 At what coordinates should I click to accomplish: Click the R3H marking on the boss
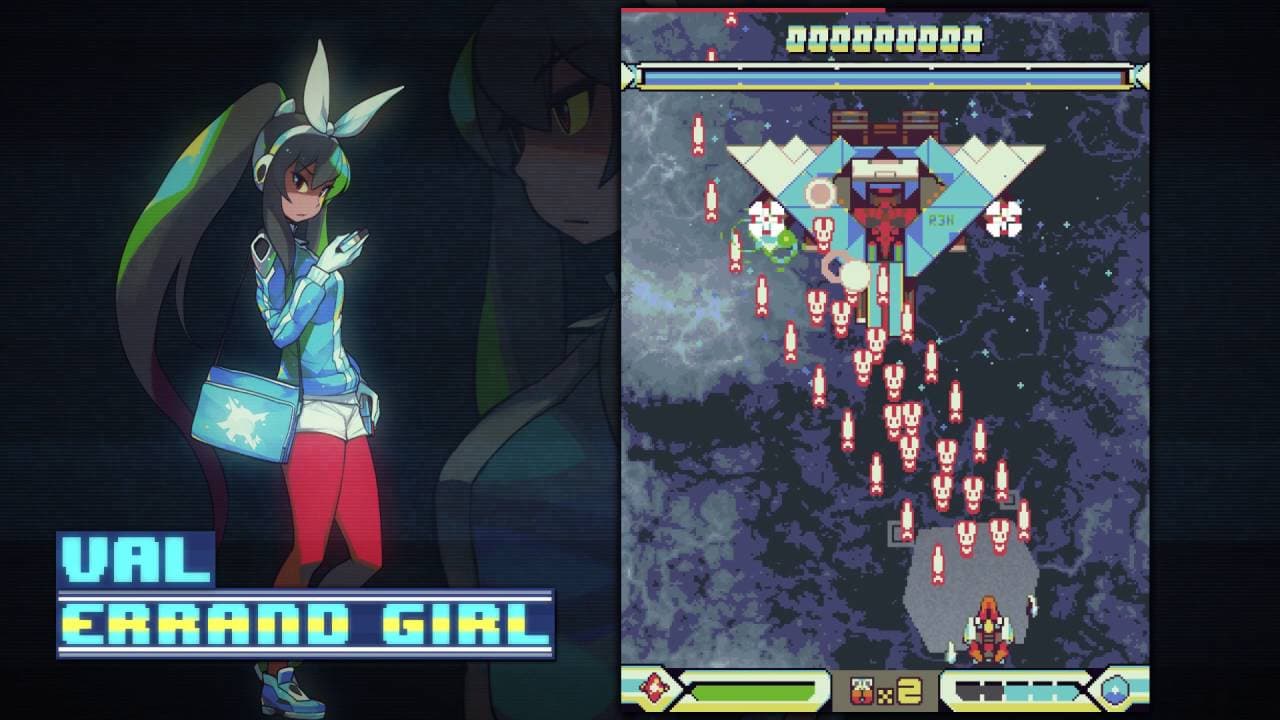(941, 218)
